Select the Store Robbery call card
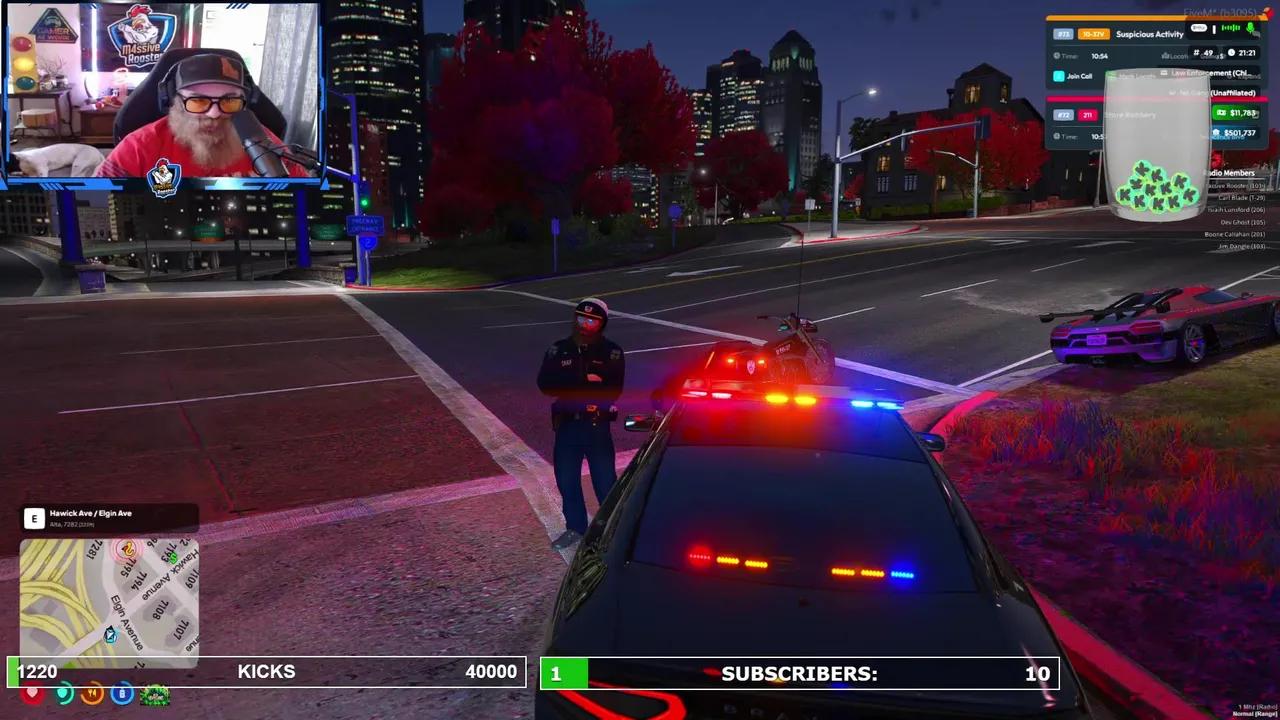1280x720 pixels. (1131, 115)
